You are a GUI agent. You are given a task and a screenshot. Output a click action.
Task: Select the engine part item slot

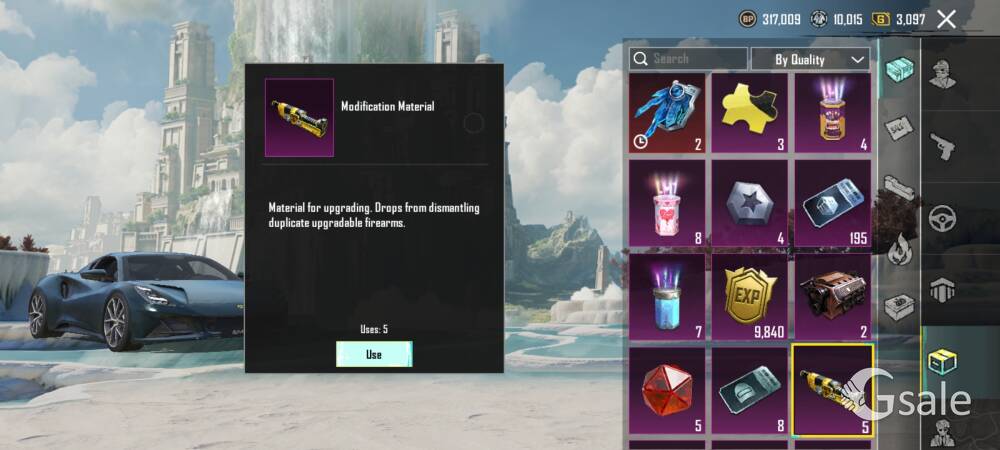pyautogui.click(x=832, y=296)
